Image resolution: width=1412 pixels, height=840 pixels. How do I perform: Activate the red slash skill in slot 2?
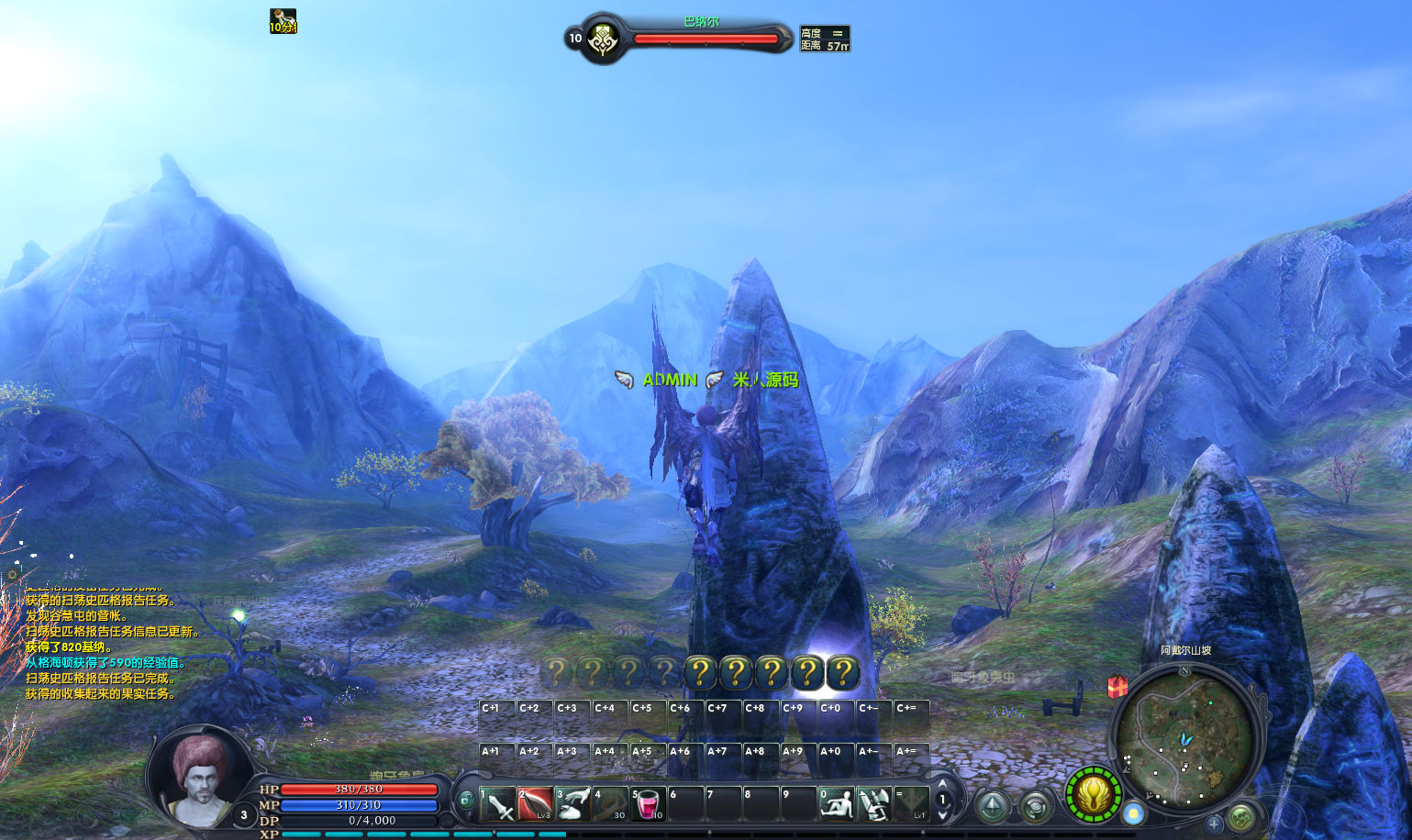click(535, 804)
